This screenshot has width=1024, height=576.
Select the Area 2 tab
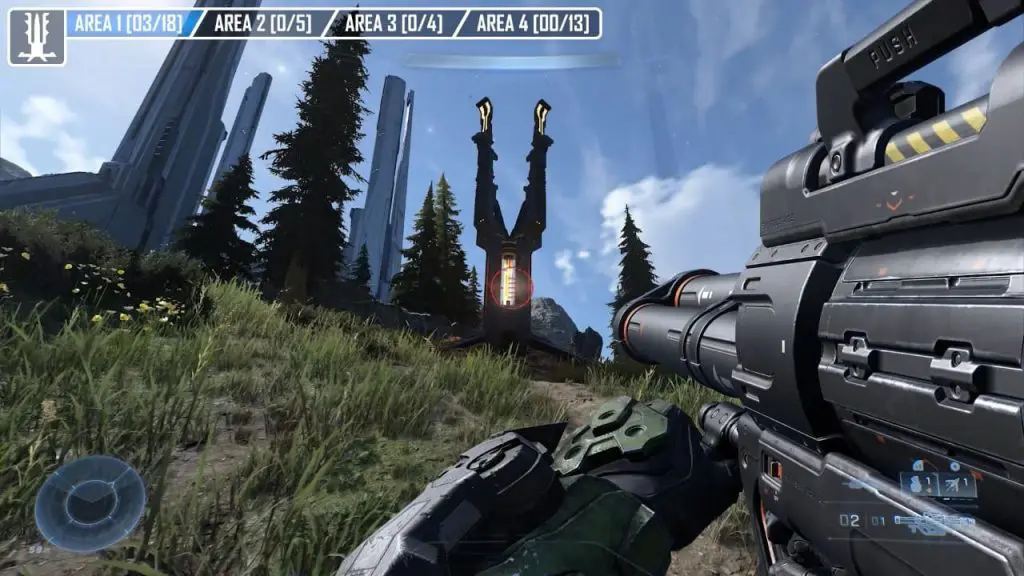[262, 23]
